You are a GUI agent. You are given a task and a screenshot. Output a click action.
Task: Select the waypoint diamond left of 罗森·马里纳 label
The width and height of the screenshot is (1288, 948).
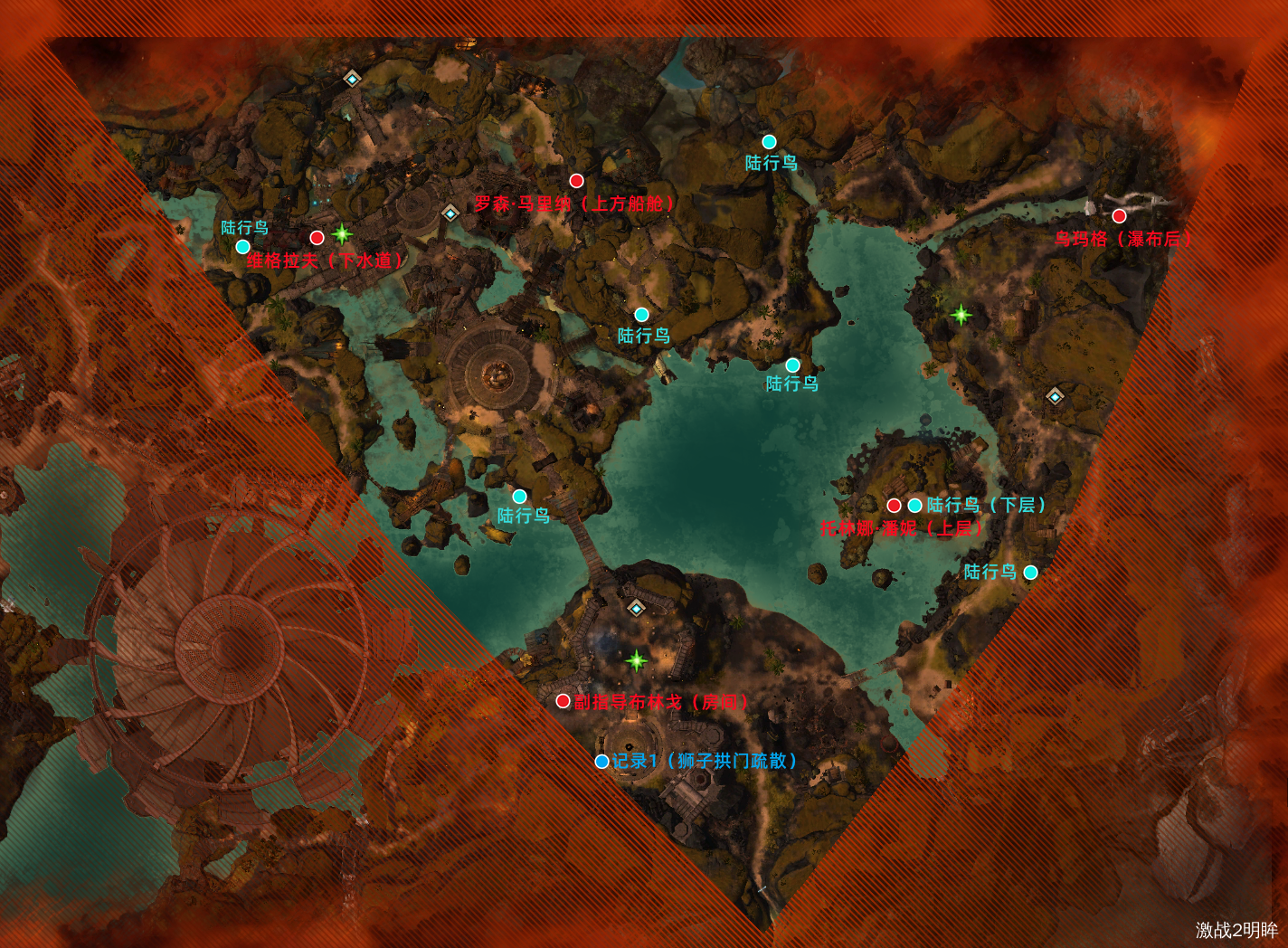click(450, 213)
